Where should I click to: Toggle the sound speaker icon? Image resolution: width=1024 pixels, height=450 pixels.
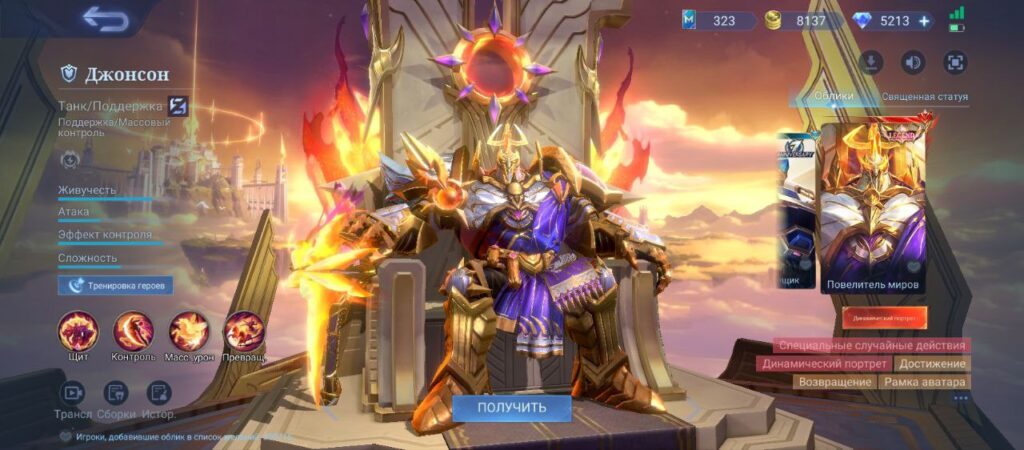[913, 62]
